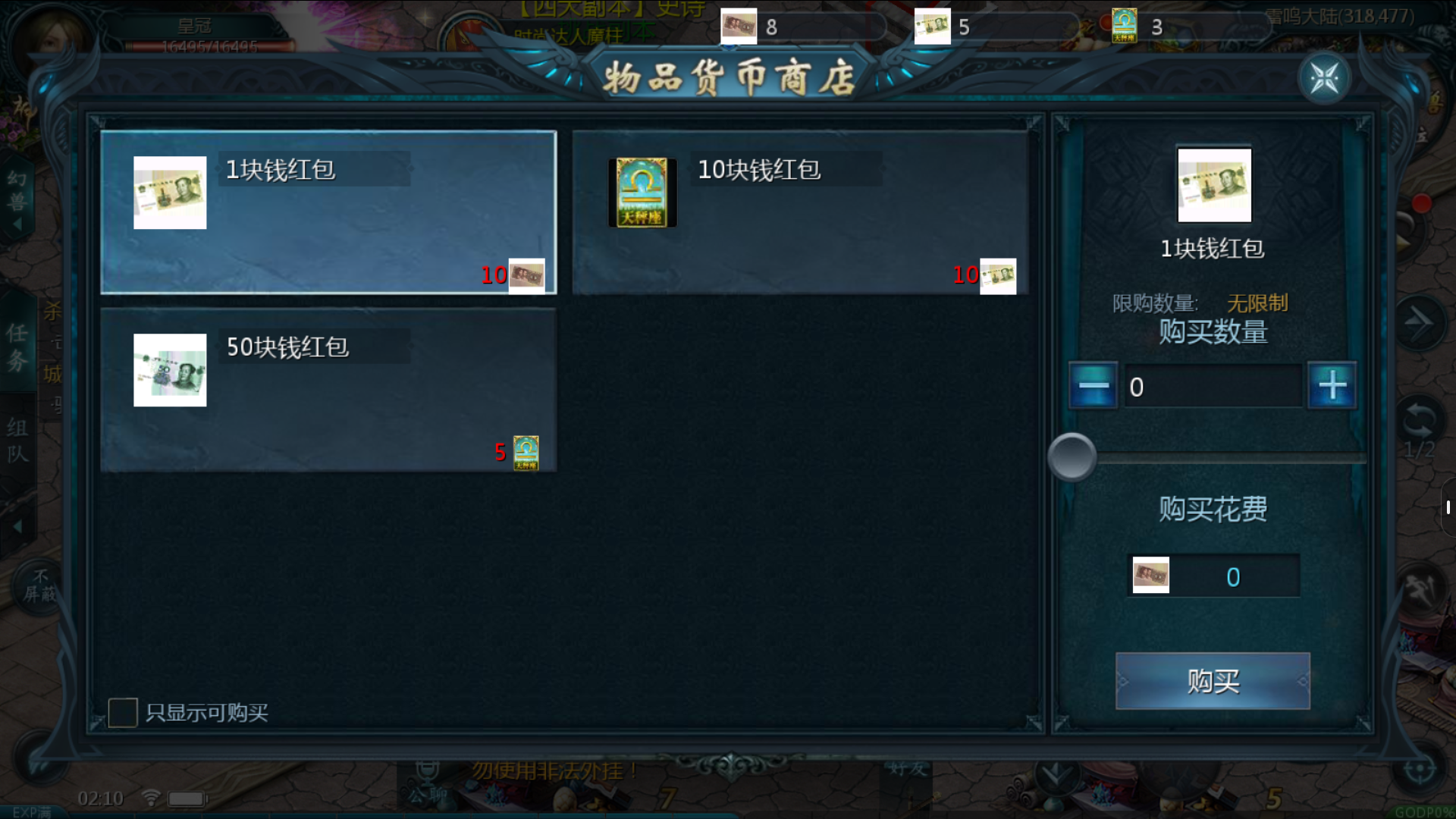Image resolution: width=1456 pixels, height=819 pixels.
Task: Increase purchase quantity with the plus button
Action: tap(1332, 386)
